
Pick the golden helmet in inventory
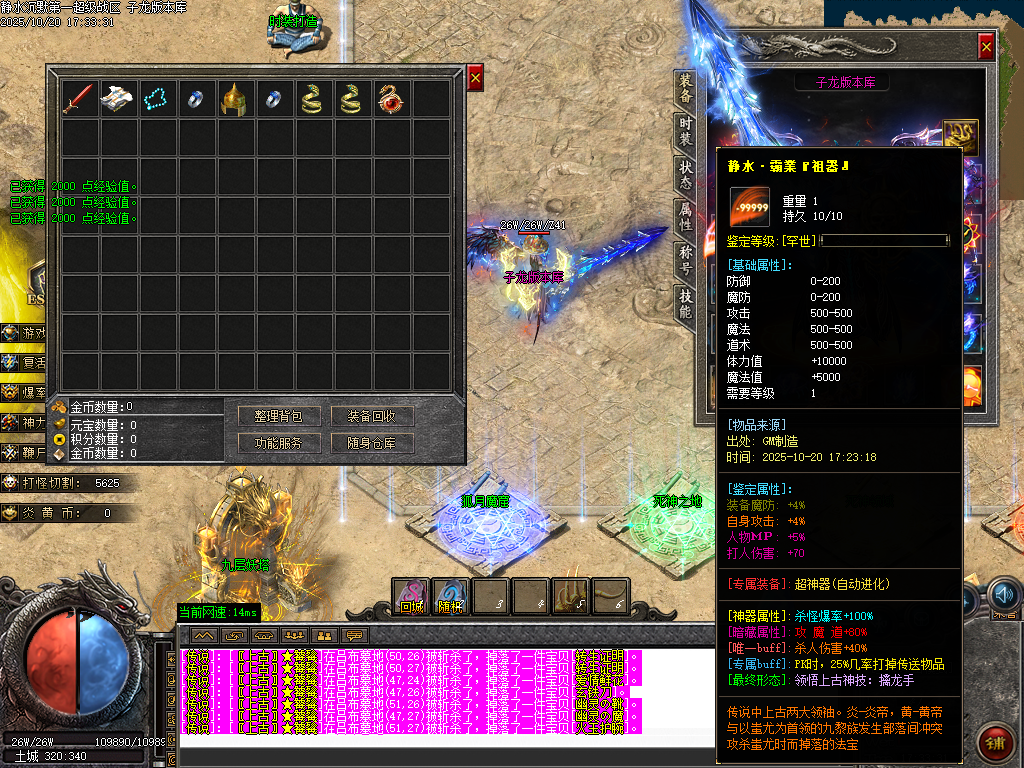(x=235, y=98)
